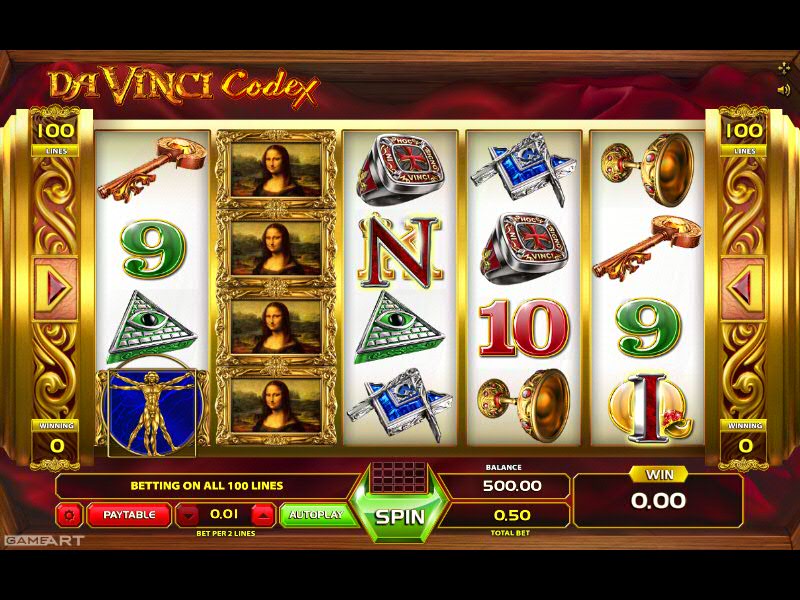
Task: Start Autoplay mode
Action: click(x=316, y=515)
